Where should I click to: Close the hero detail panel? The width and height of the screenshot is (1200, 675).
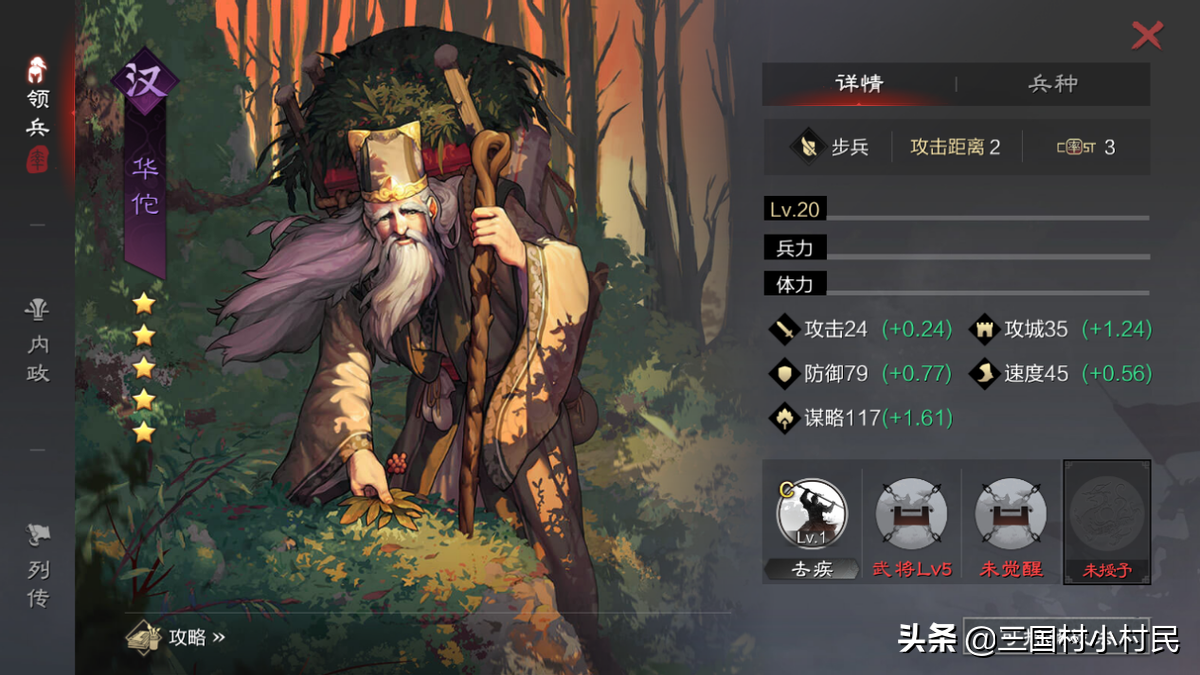tap(1146, 36)
